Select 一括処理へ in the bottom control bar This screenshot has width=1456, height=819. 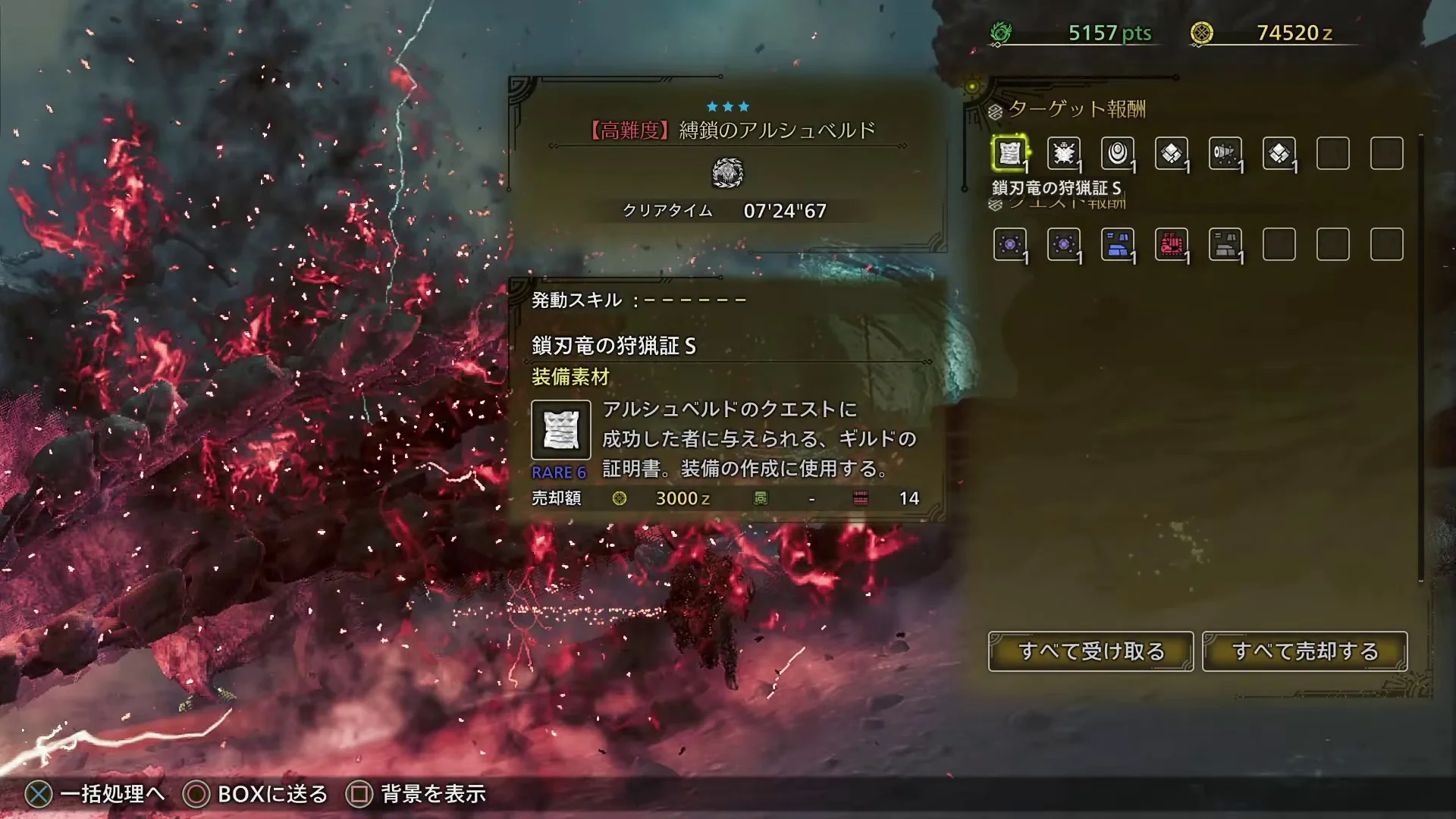(112, 794)
